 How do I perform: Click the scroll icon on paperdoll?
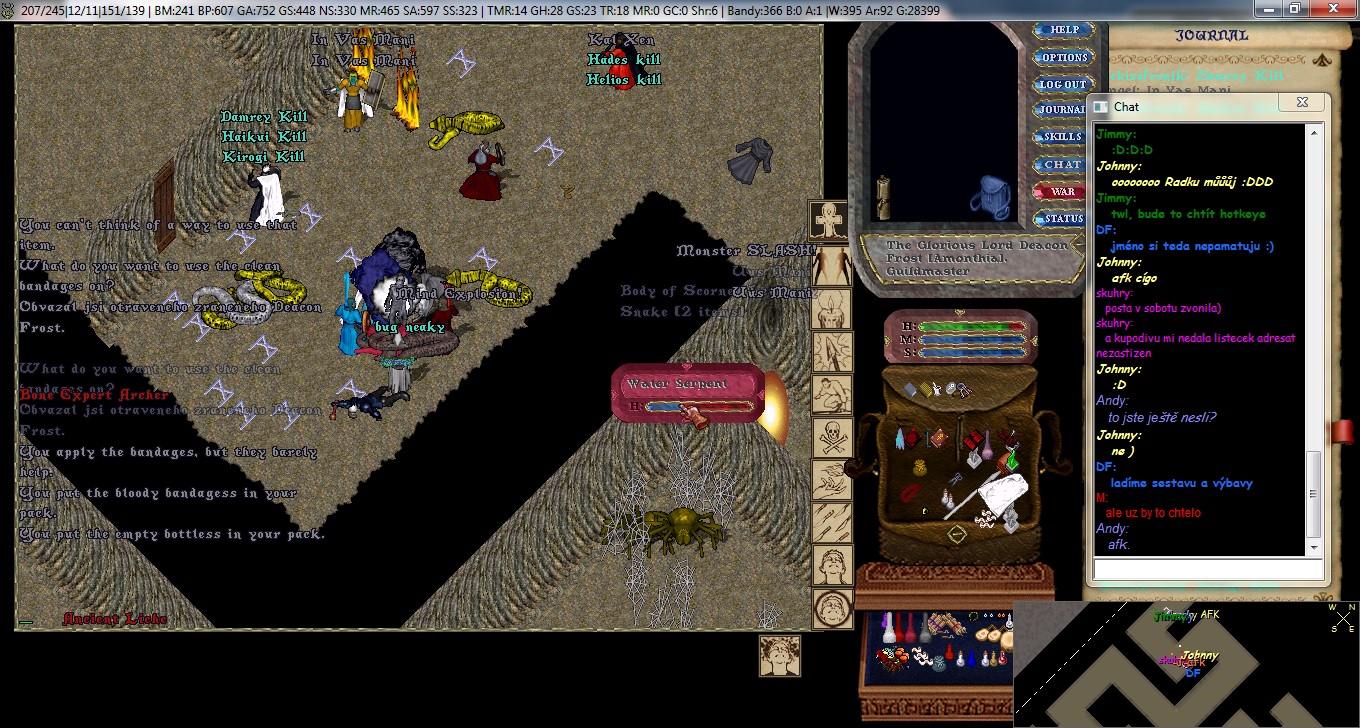(x=883, y=198)
